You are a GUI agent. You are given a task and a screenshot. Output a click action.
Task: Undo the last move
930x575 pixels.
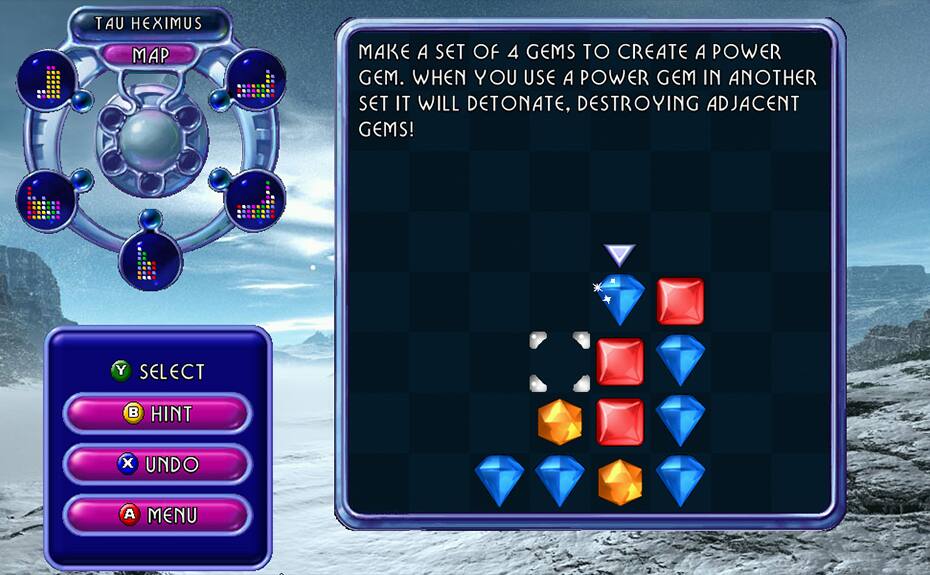pyautogui.click(x=157, y=465)
